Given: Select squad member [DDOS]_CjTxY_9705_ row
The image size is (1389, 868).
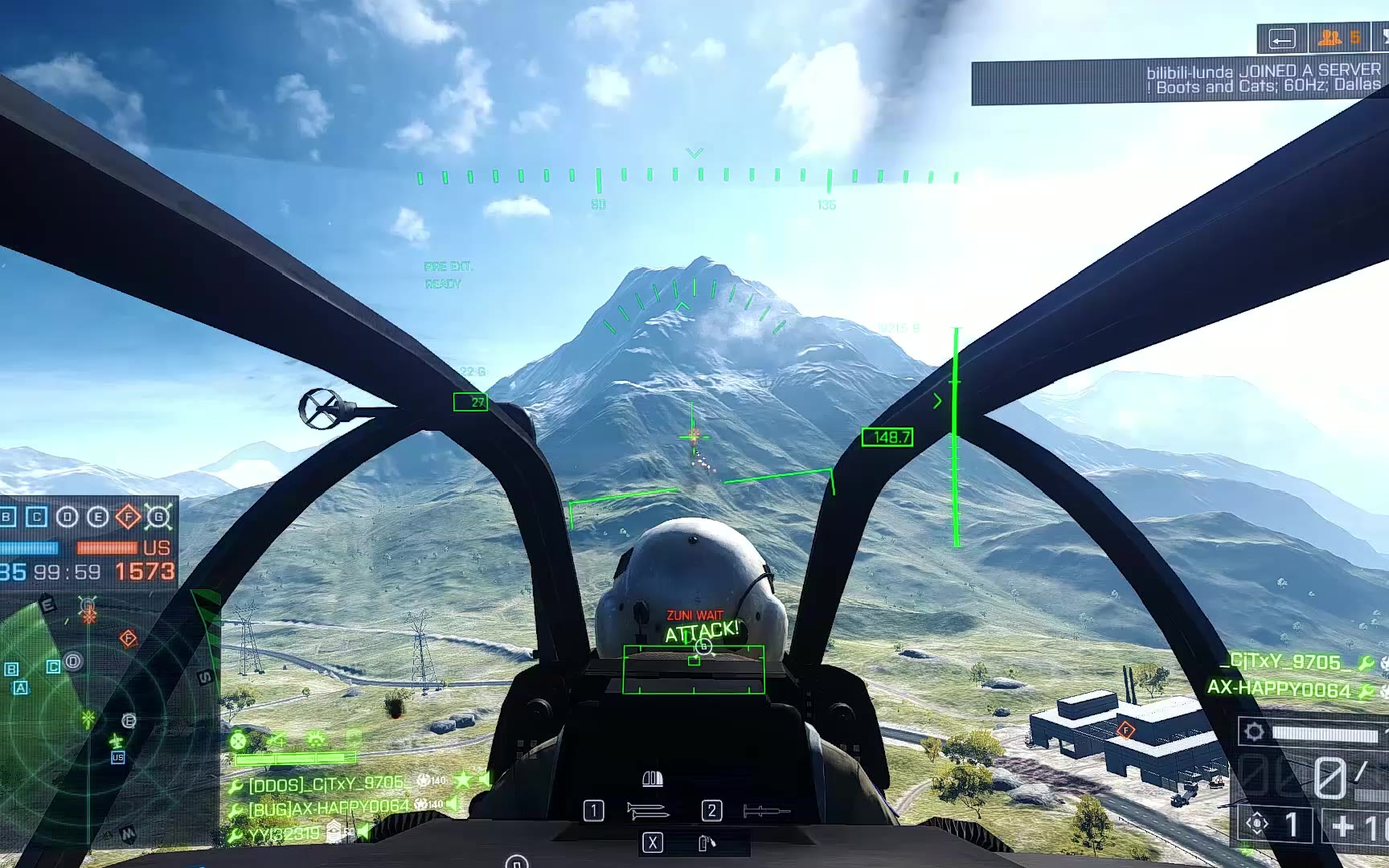Looking at the screenshot, I should (326, 784).
